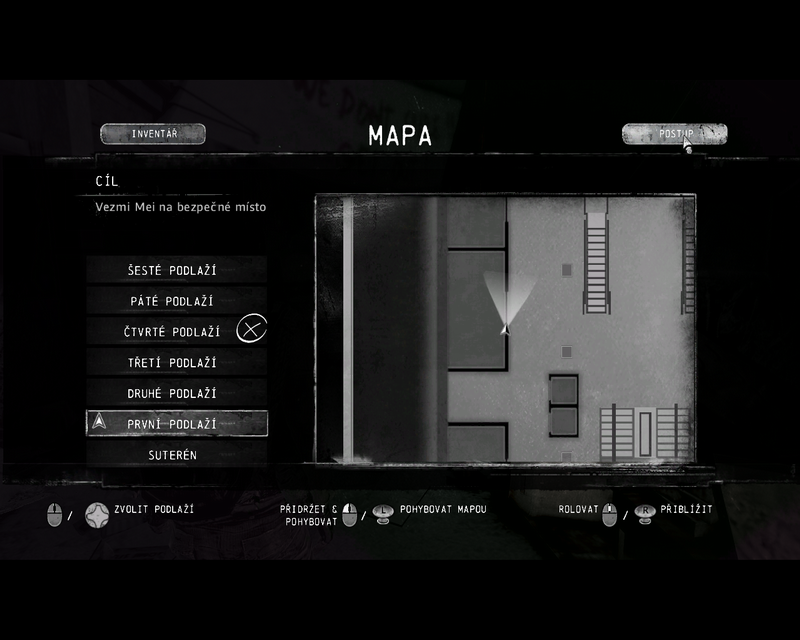Open the Suterén basement map
The width and height of the screenshot is (800, 640).
[x=176, y=455]
